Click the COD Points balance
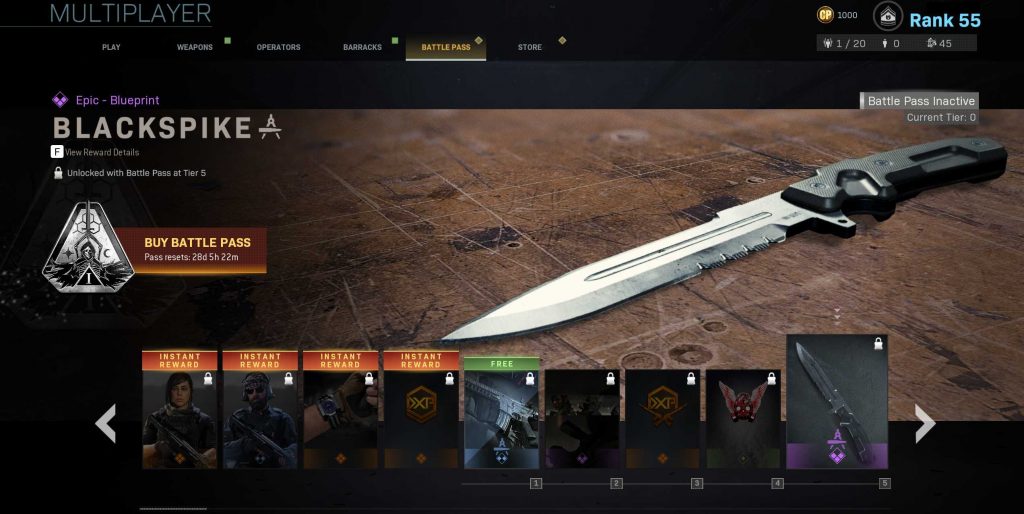This screenshot has width=1024, height=514. (x=837, y=15)
